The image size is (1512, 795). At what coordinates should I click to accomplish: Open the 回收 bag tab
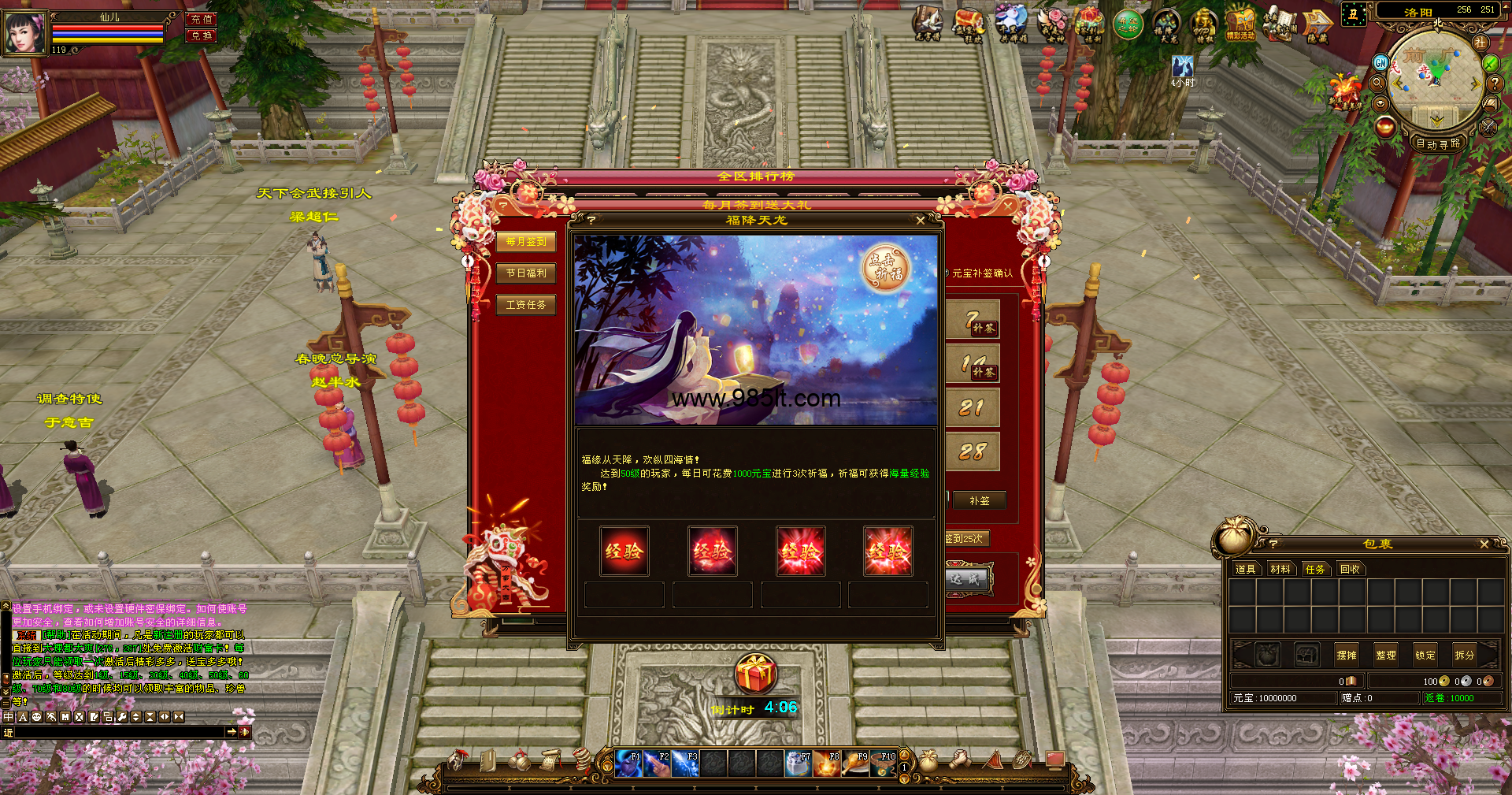point(1350,569)
